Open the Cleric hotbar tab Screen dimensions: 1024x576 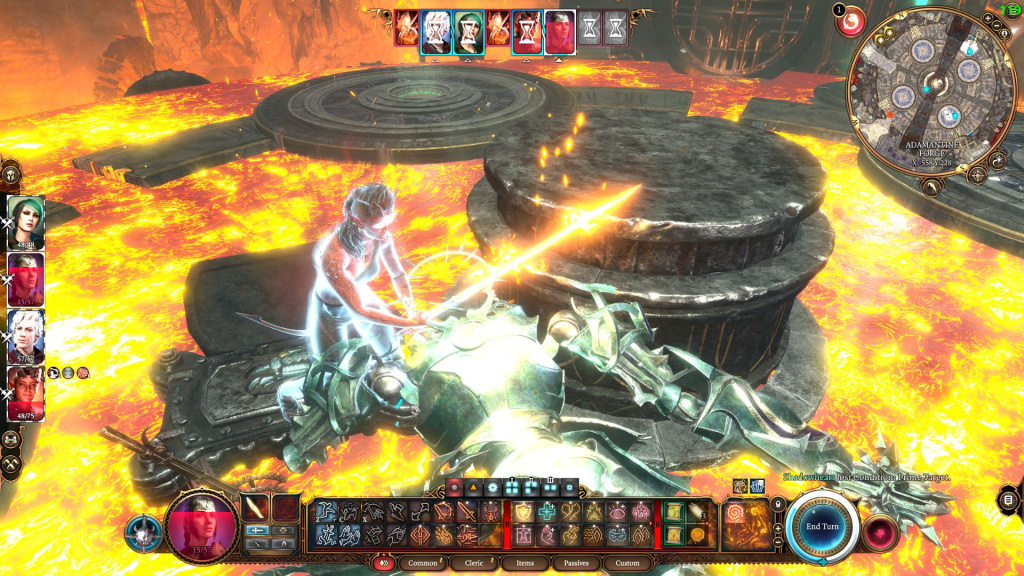(x=474, y=563)
